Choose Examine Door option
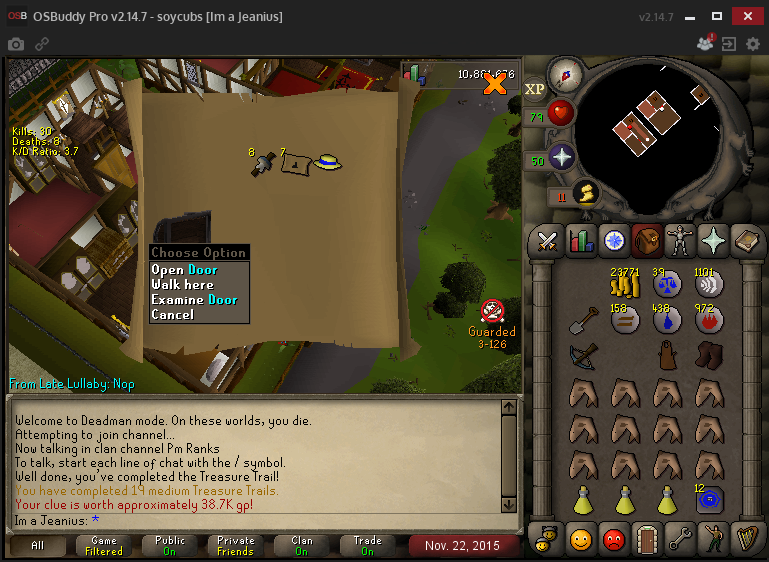The width and height of the screenshot is (769, 562). pyautogui.click(x=194, y=300)
